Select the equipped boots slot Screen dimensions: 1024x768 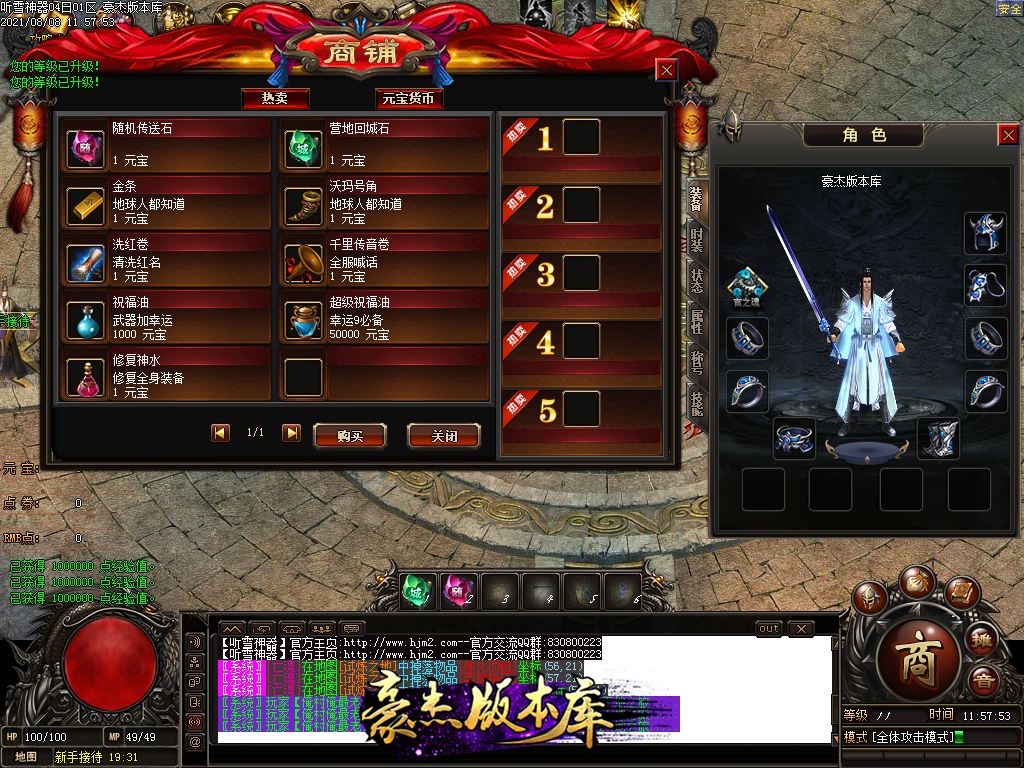coord(938,440)
